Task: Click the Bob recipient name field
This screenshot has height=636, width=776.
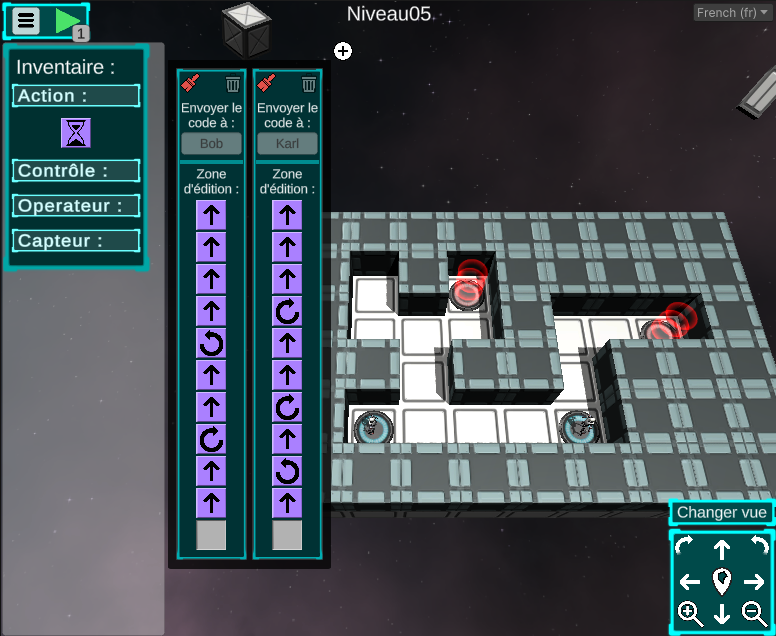Action: (211, 144)
